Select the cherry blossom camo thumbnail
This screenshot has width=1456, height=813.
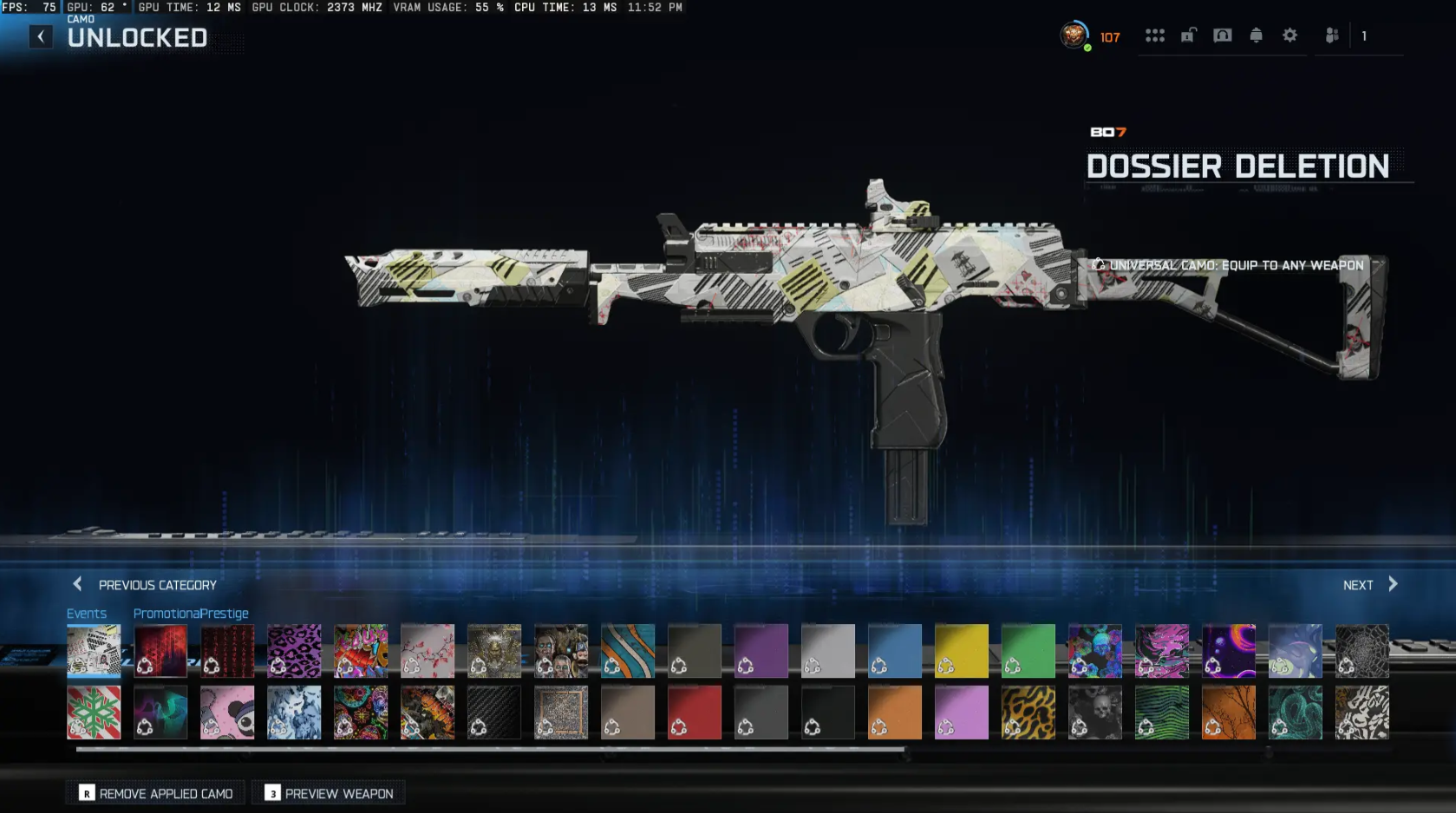click(x=428, y=650)
